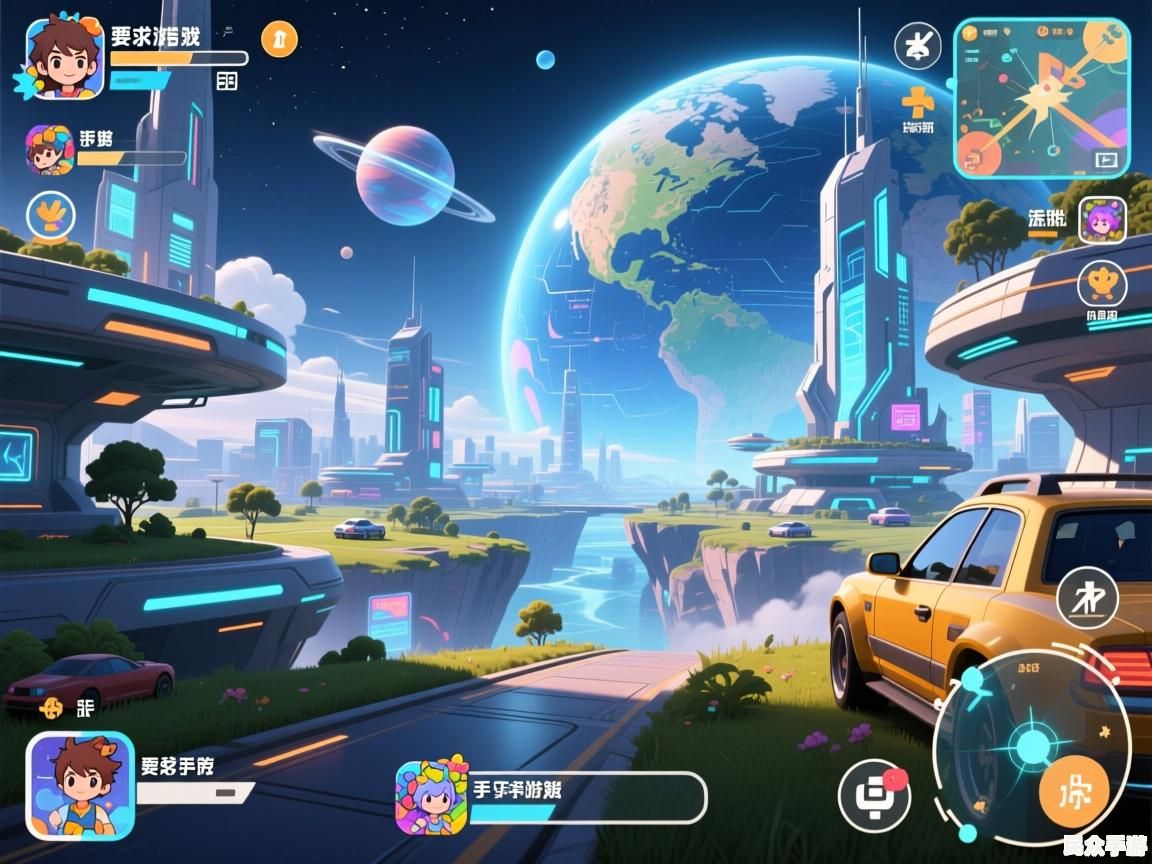1152x864 pixels.
Task: Click the rectangular screen button inside the minimap
Action: [1105, 158]
